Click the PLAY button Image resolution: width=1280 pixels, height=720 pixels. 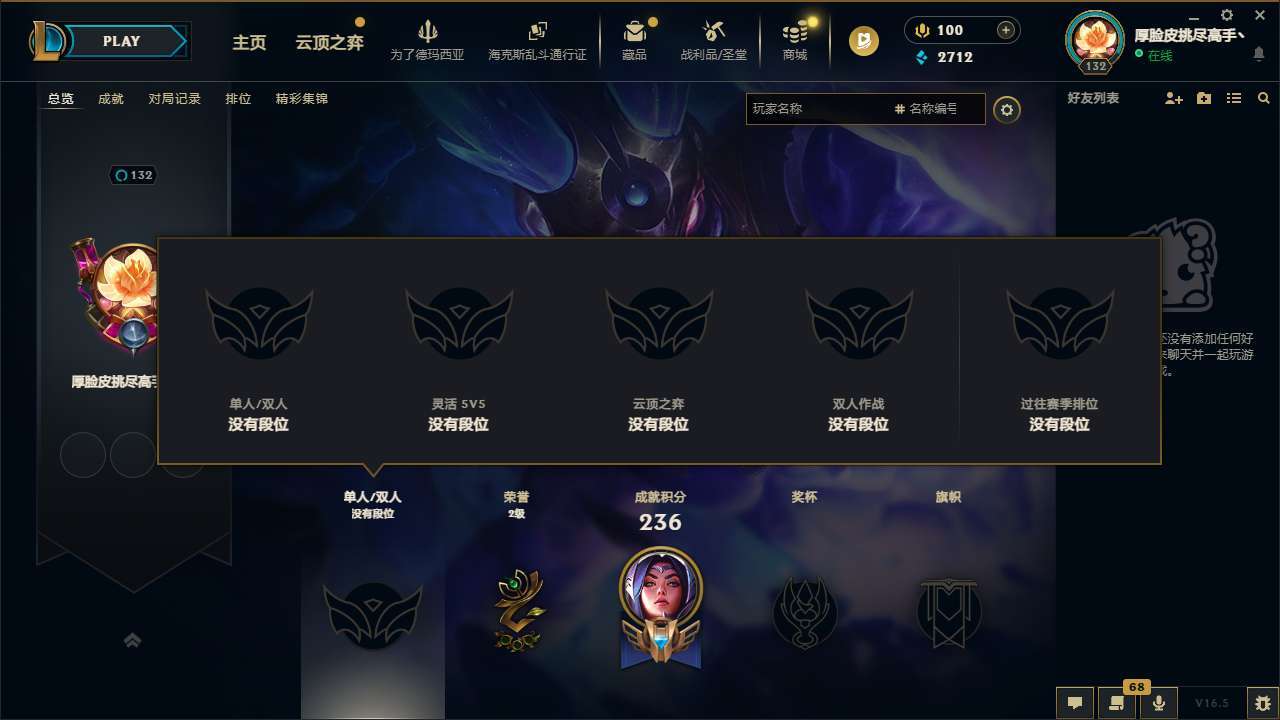[x=120, y=41]
